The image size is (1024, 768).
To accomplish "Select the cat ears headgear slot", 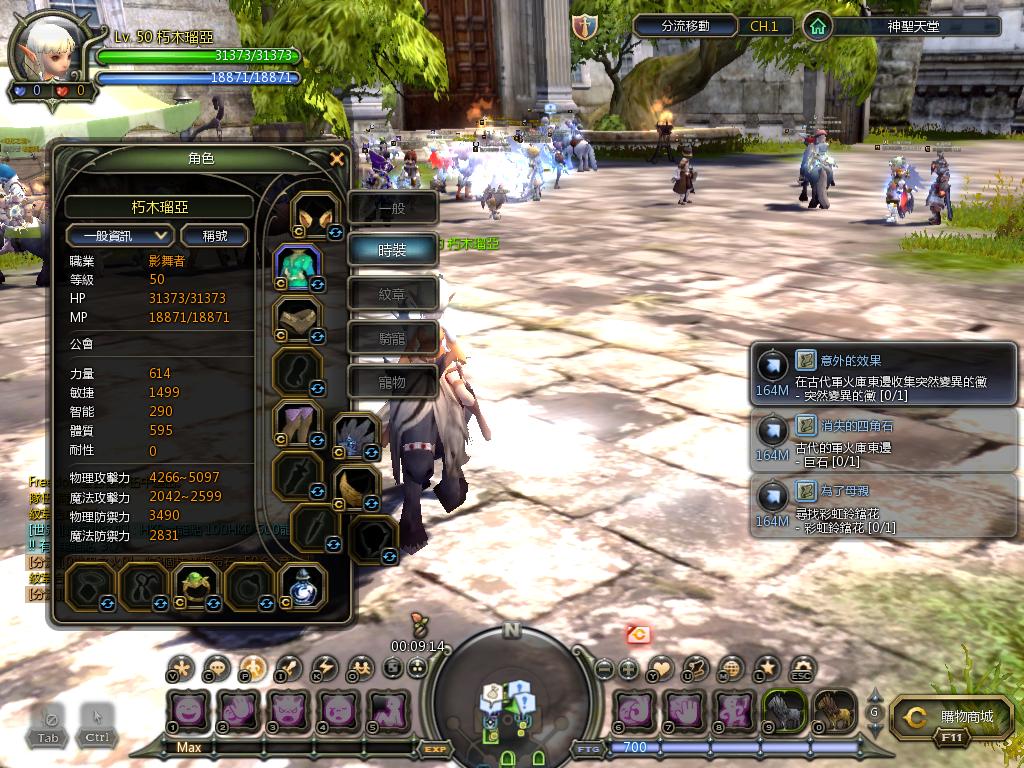I will (x=315, y=216).
